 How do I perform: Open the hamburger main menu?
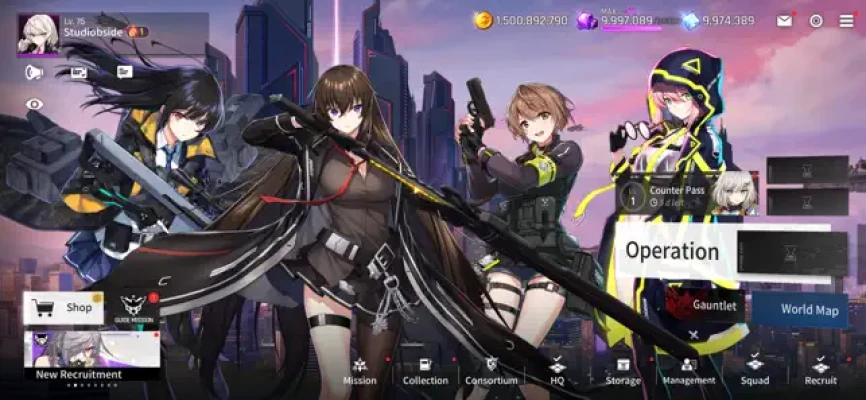[847, 21]
